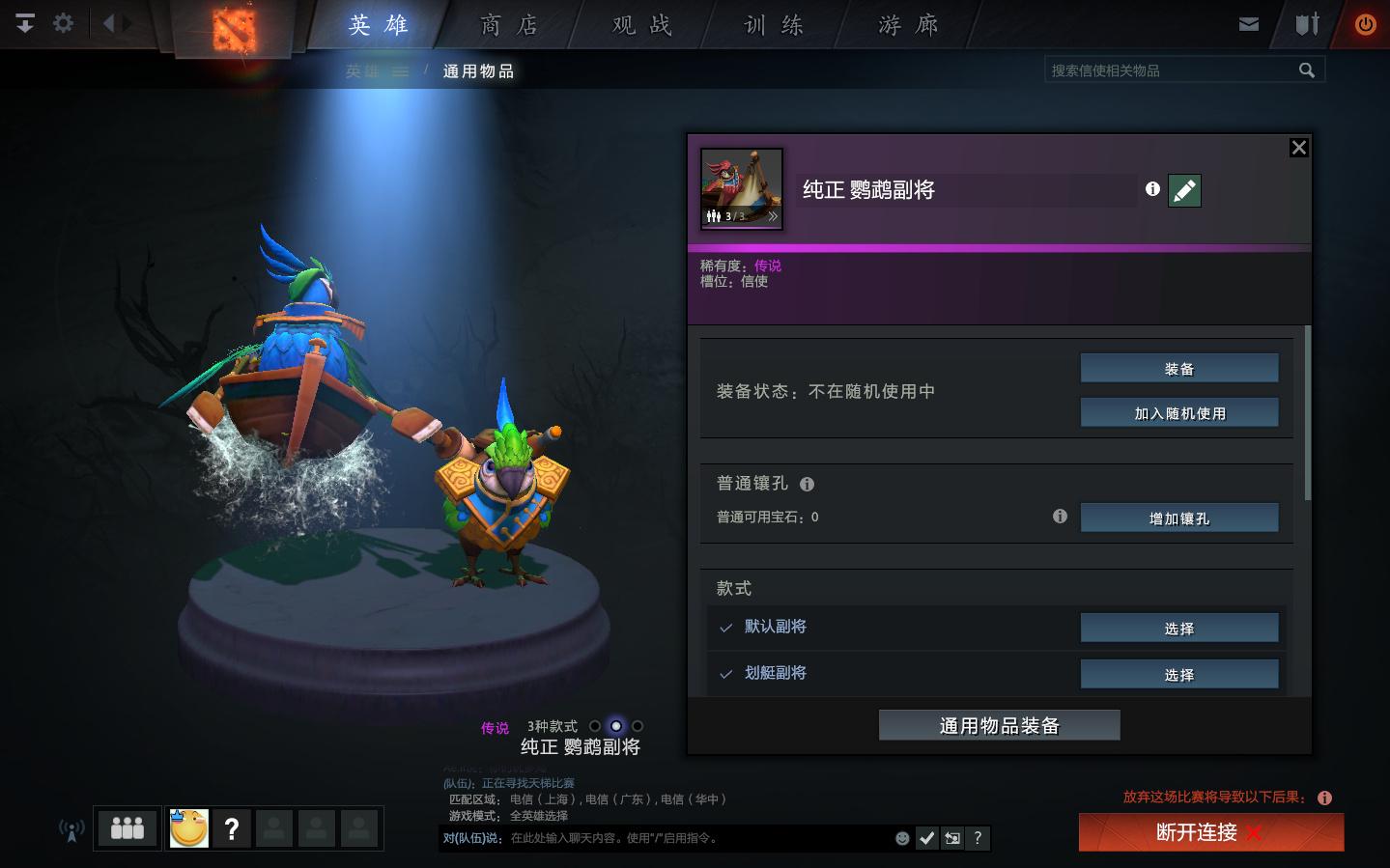Click the red power quit button
The height and width of the screenshot is (868, 1390).
[1365, 25]
